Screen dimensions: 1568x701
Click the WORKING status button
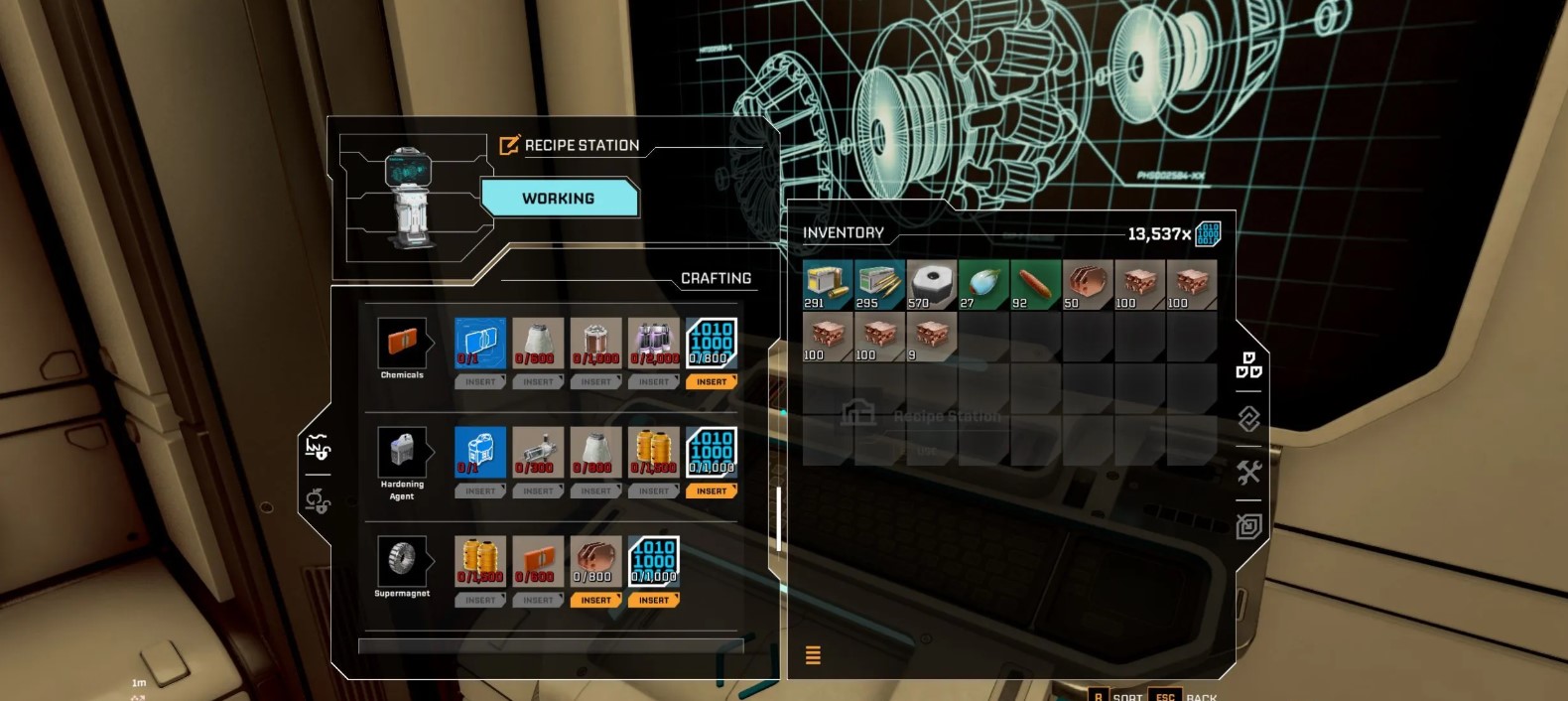[x=559, y=199]
